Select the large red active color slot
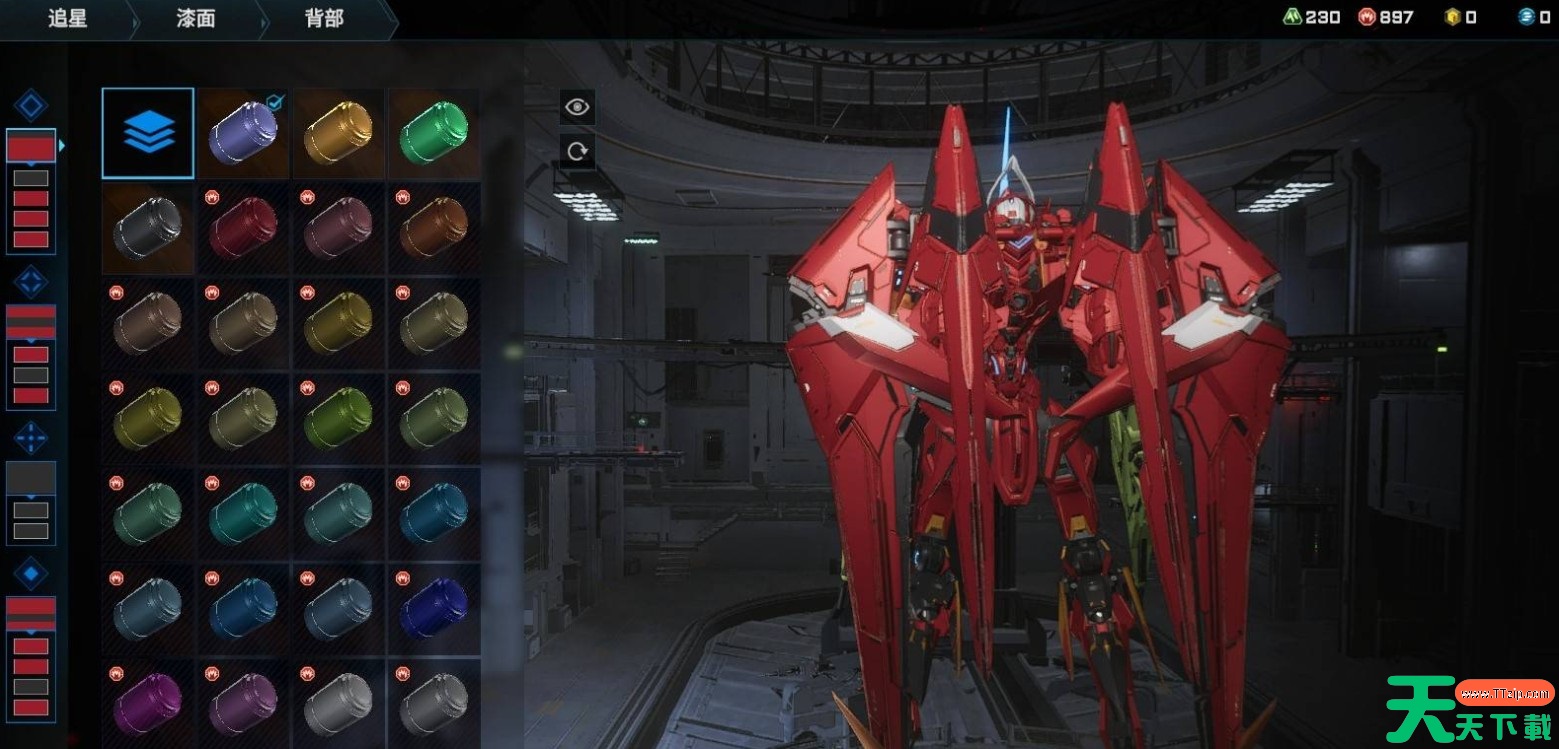Image resolution: width=1559 pixels, height=749 pixels. (x=31, y=147)
